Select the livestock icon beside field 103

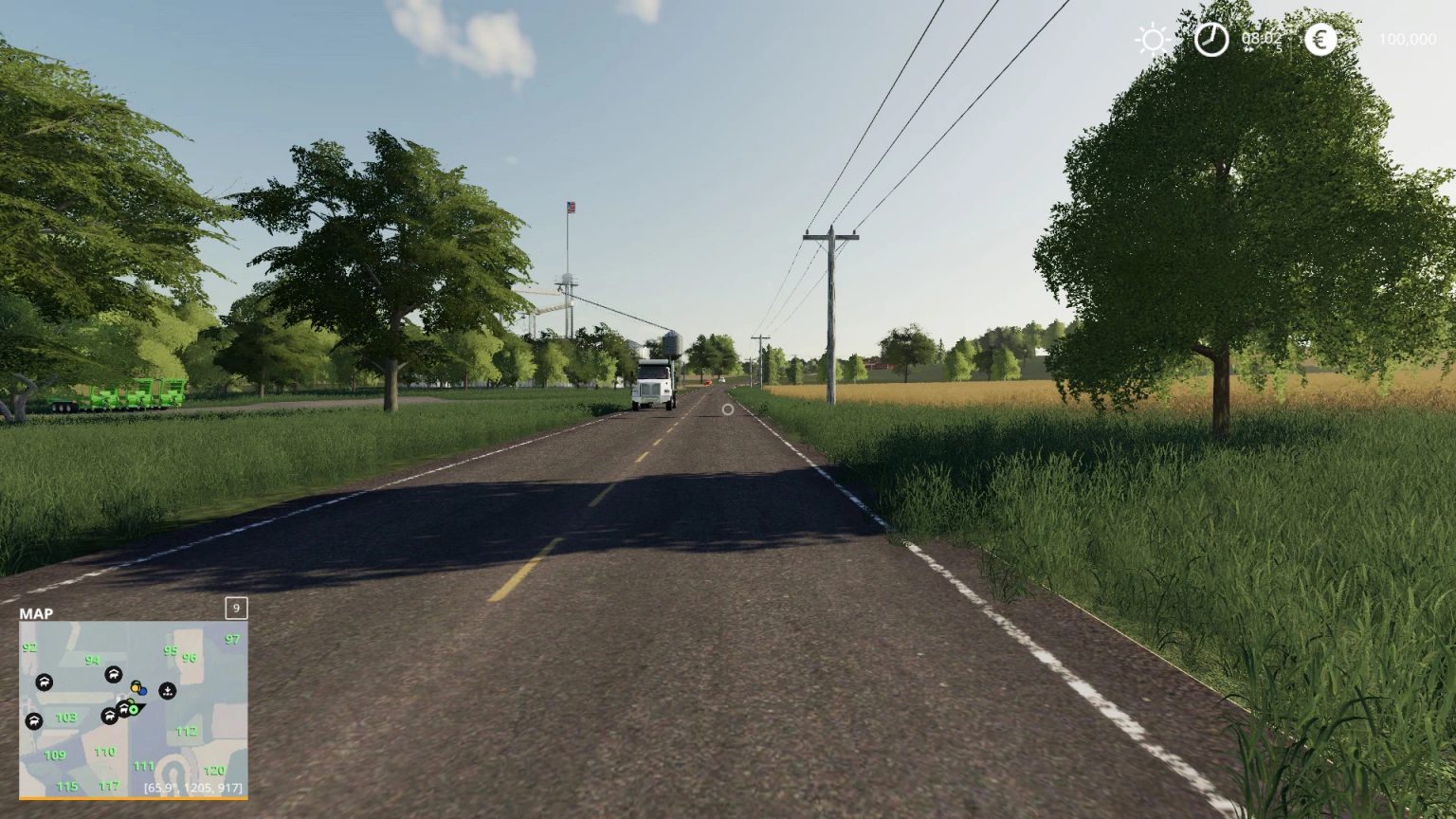click(x=35, y=722)
